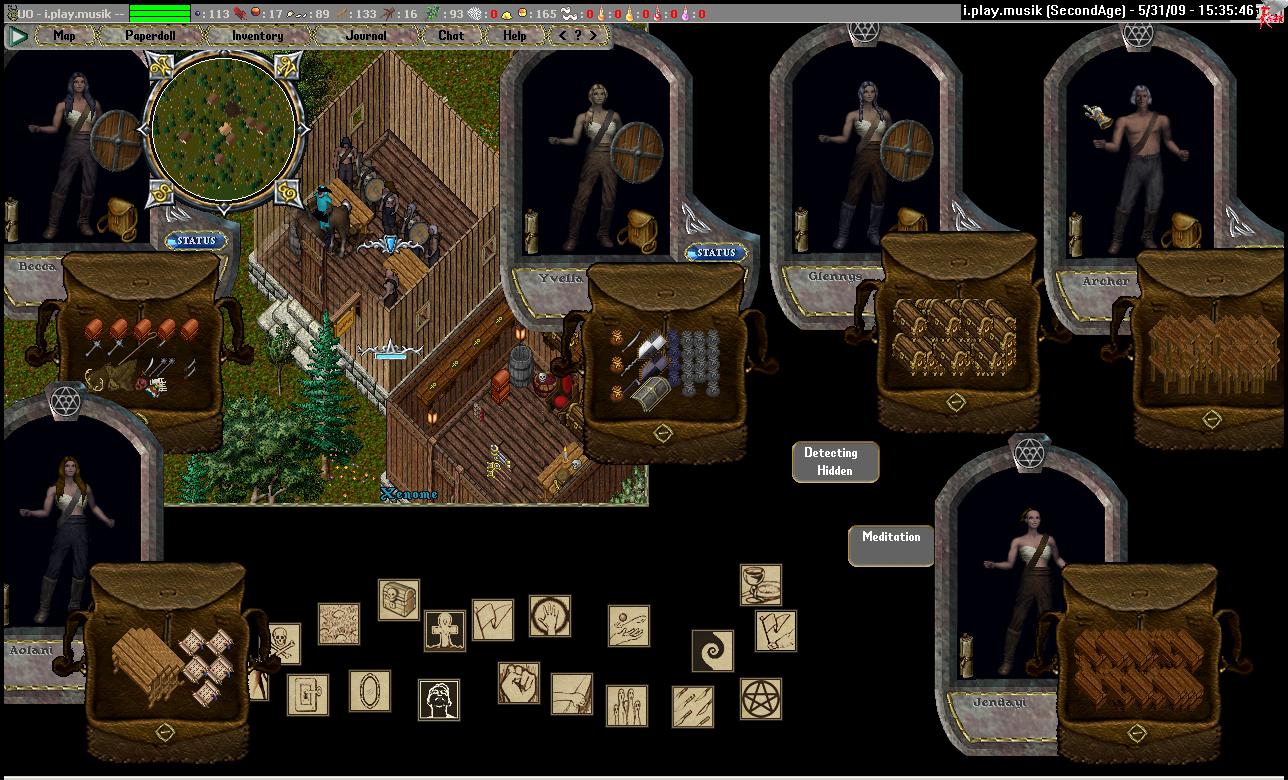Click the green arrow menu bar toggle
The width and height of the screenshot is (1288, 780).
click(x=18, y=36)
